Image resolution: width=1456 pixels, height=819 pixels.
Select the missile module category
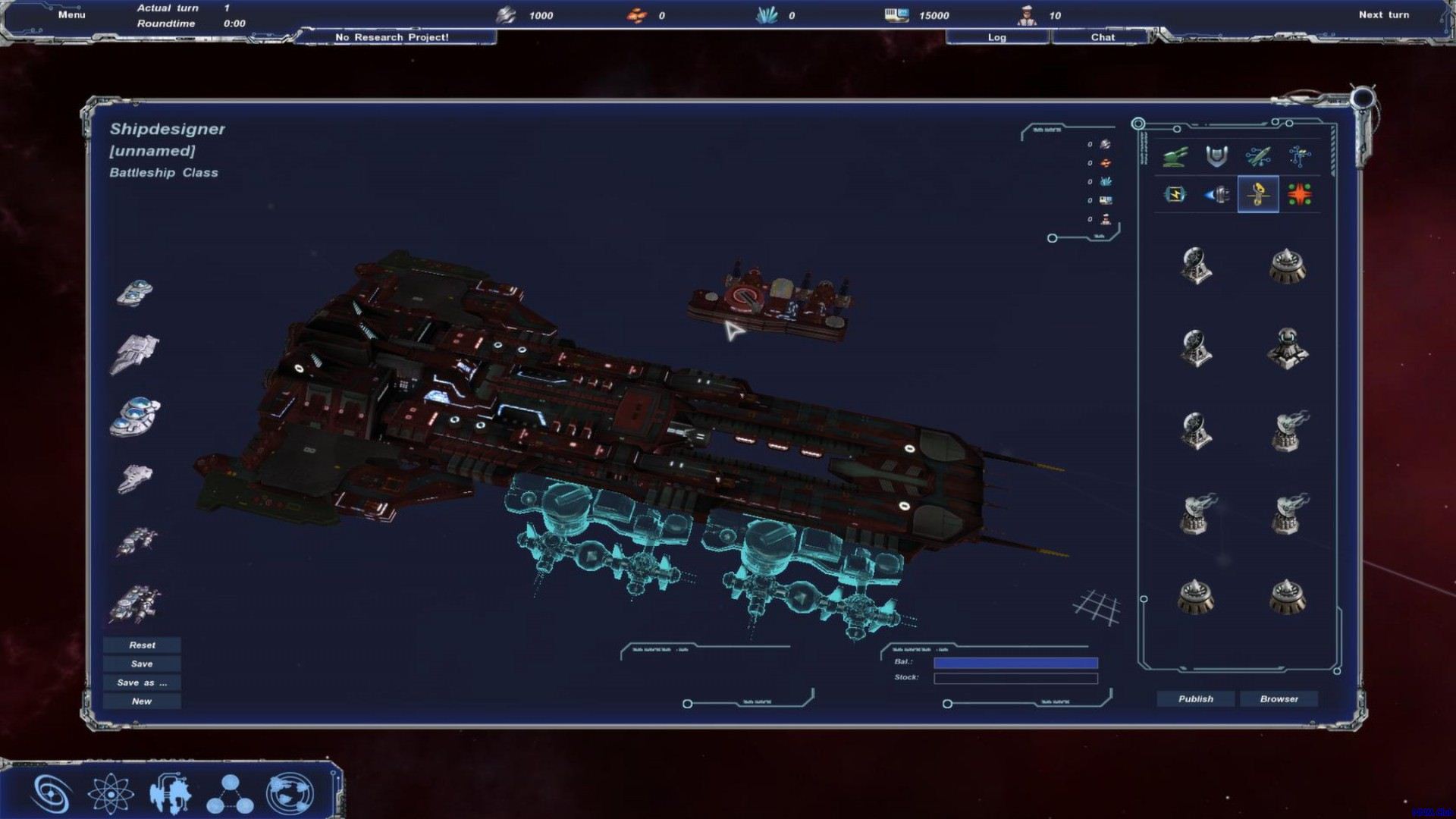click(x=1258, y=156)
